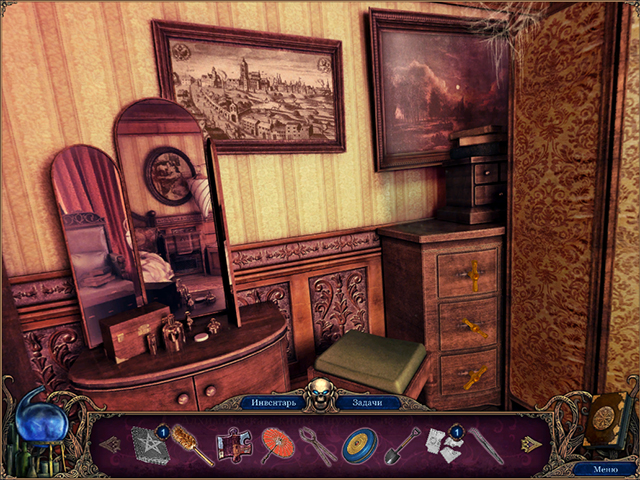Choose the red umbrella inventory item
This screenshot has height=480, width=640.
(275, 444)
